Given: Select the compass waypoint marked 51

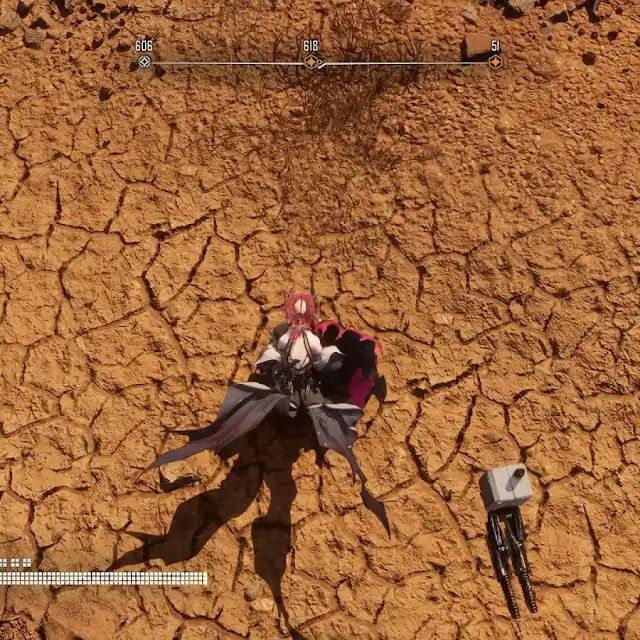Looking at the screenshot, I should tap(495, 62).
